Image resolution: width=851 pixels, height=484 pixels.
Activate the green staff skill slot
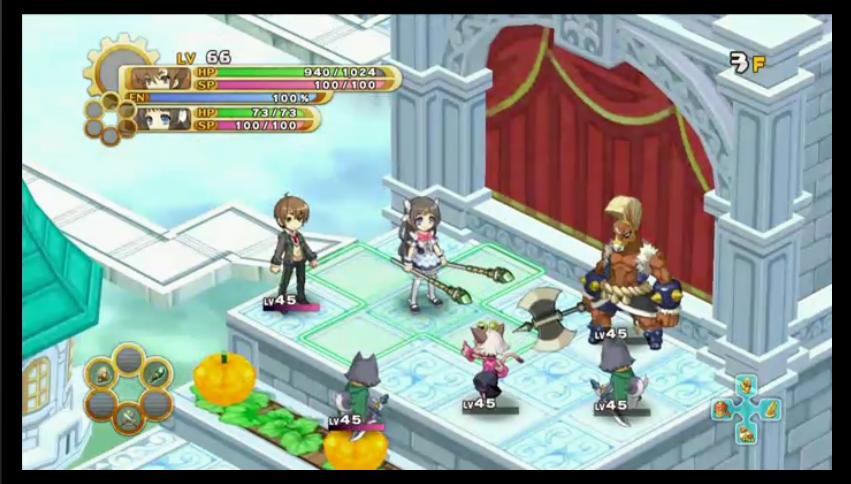pos(157,374)
